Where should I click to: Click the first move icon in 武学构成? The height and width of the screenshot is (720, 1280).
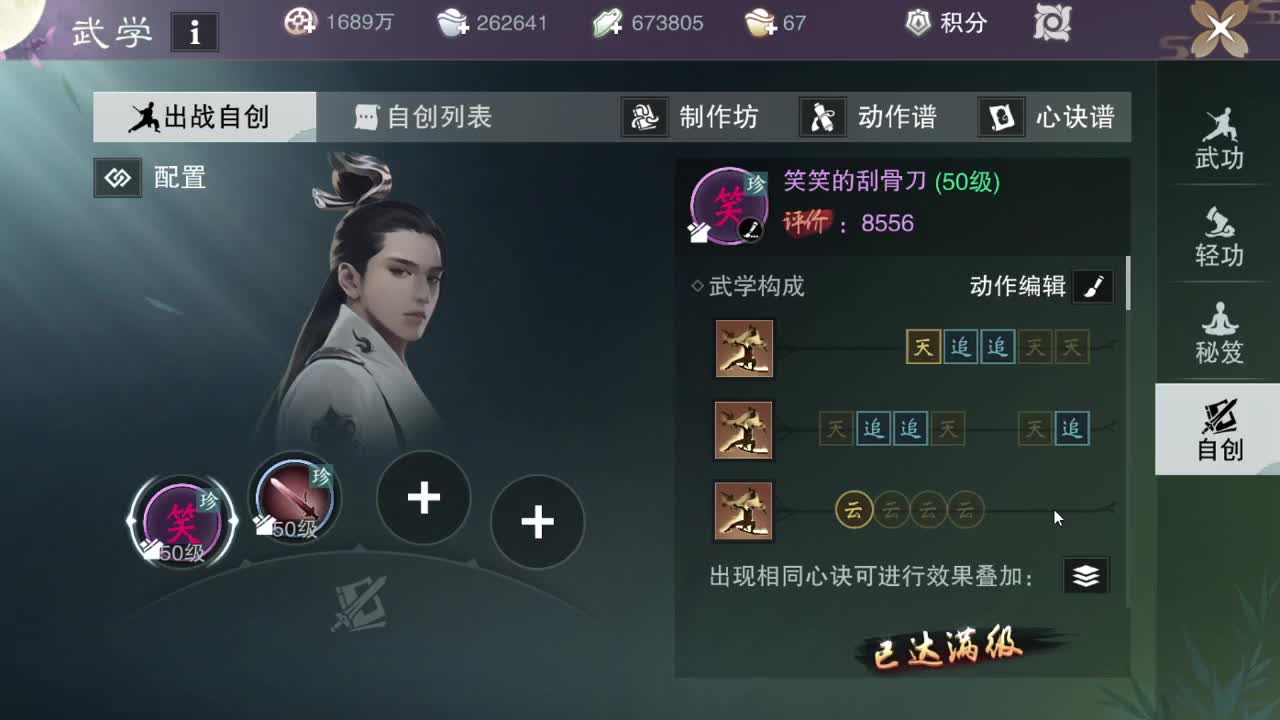pyautogui.click(x=743, y=348)
